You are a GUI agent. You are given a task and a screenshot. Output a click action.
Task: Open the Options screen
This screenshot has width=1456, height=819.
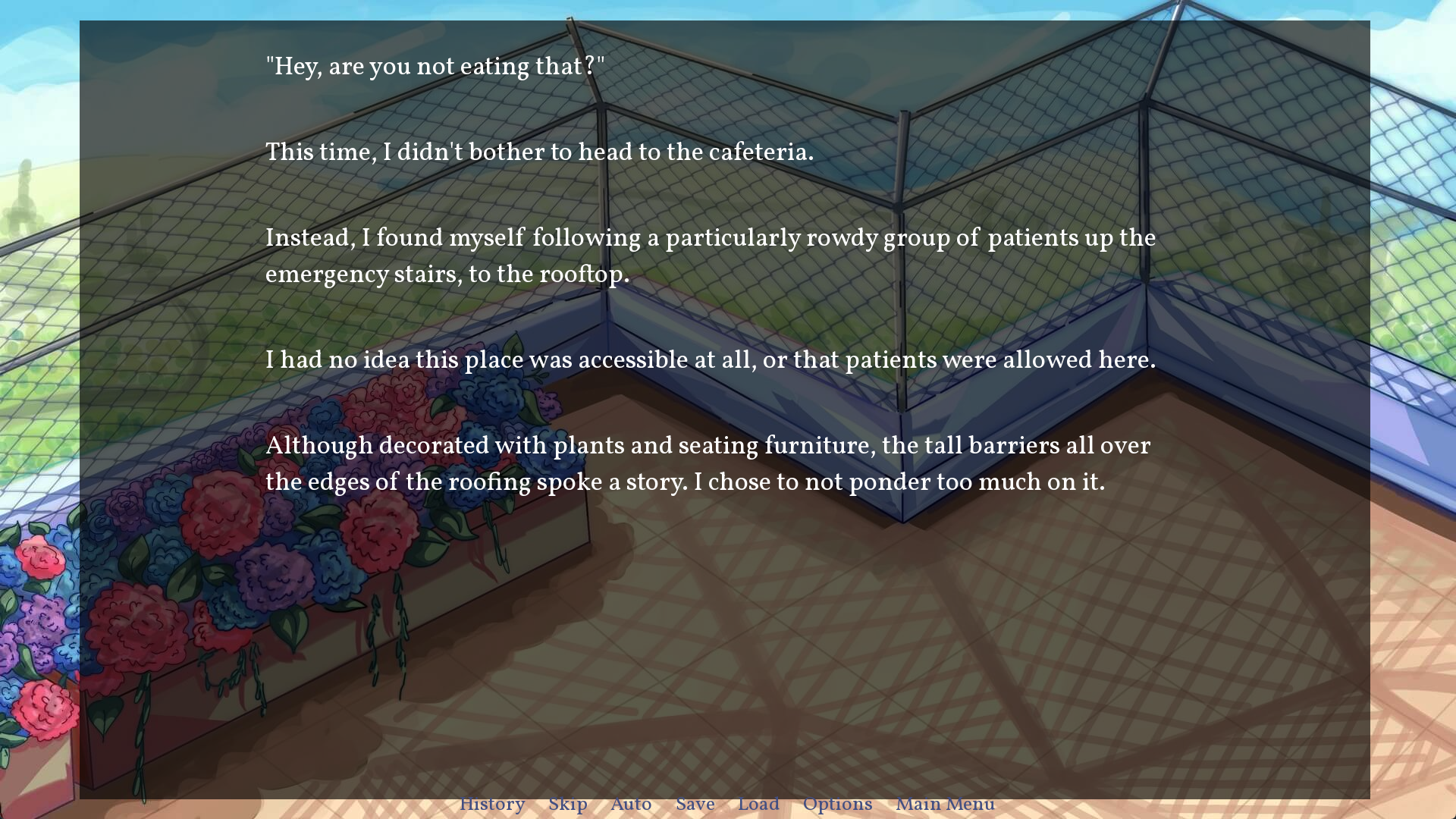pos(837,805)
